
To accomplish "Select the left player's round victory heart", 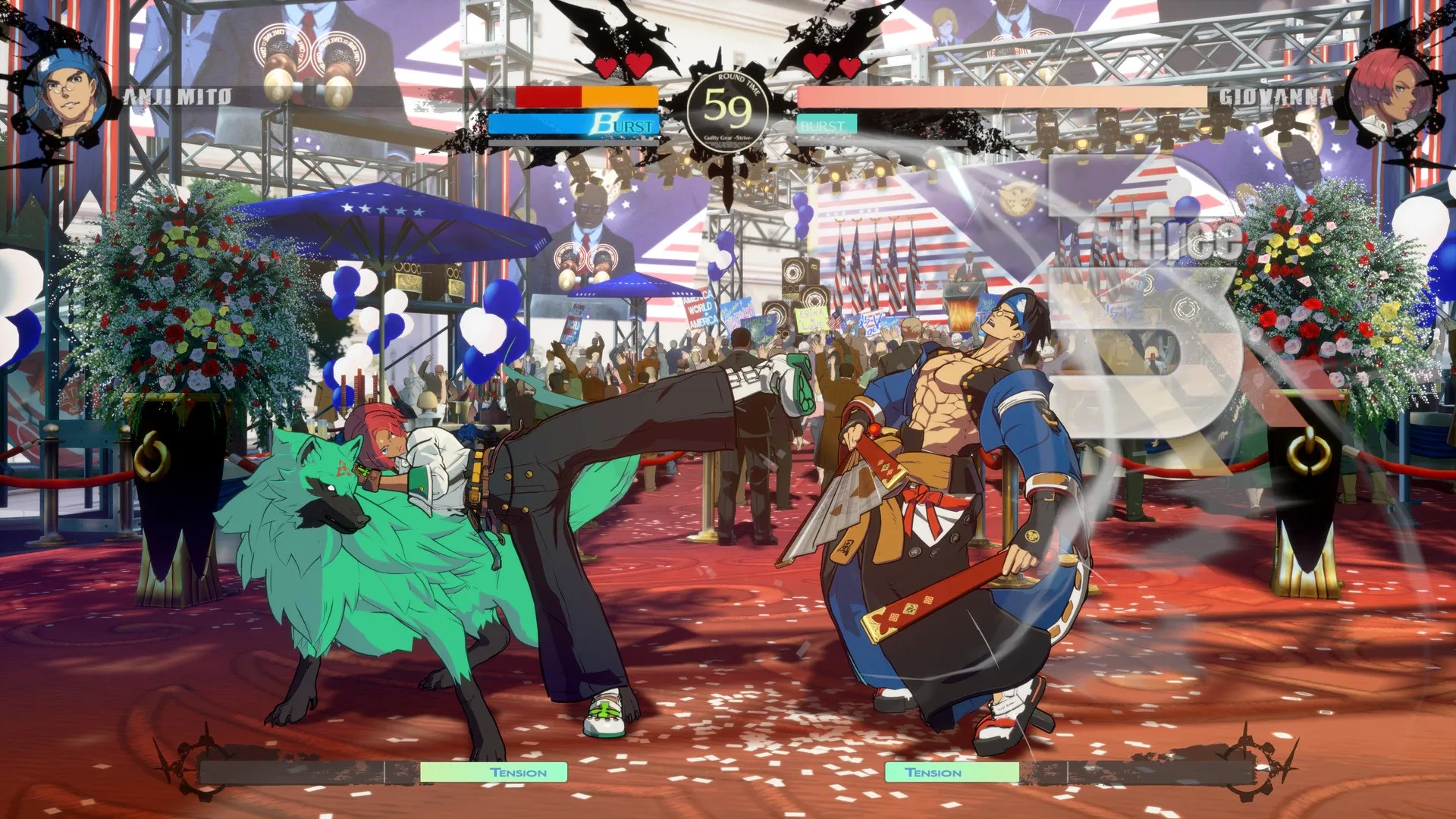I will click(604, 67).
